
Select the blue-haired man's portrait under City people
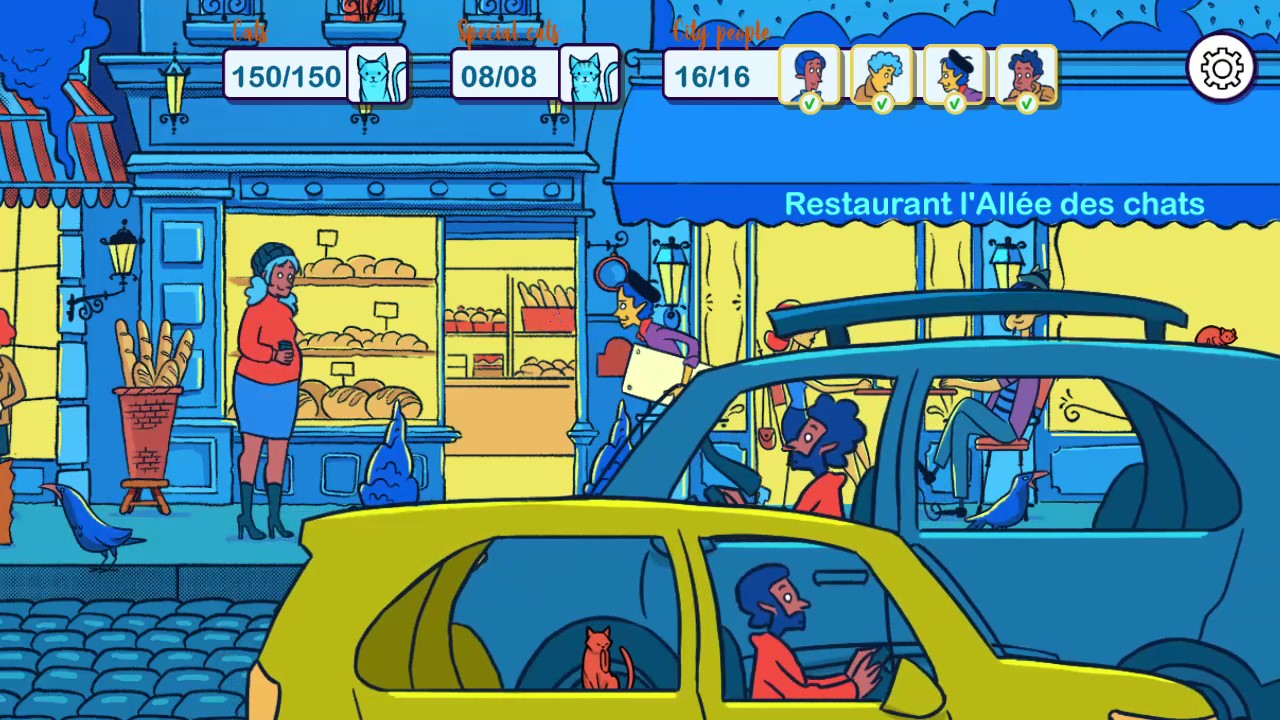point(809,72)
